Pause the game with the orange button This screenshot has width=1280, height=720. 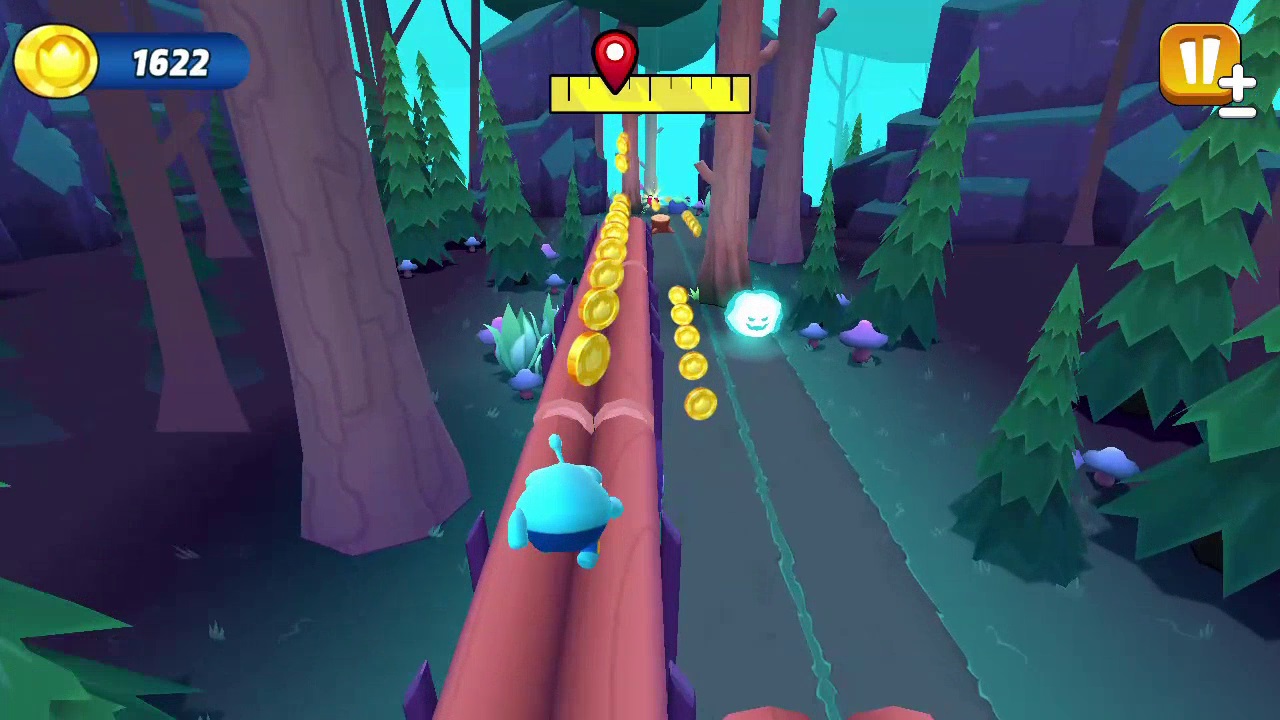click(x=1199, y=63)
